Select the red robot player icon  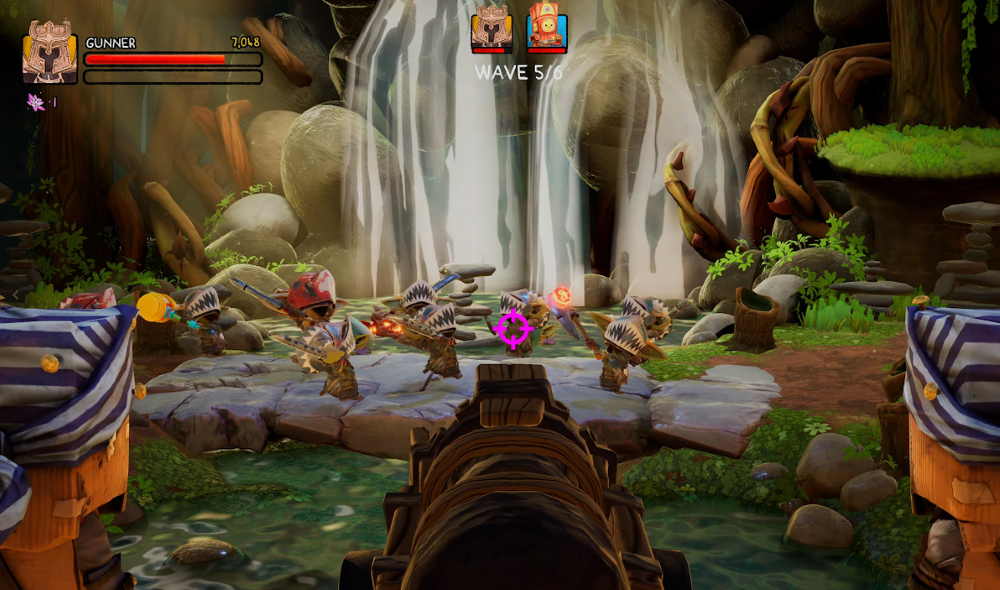(x=547, y=27)
